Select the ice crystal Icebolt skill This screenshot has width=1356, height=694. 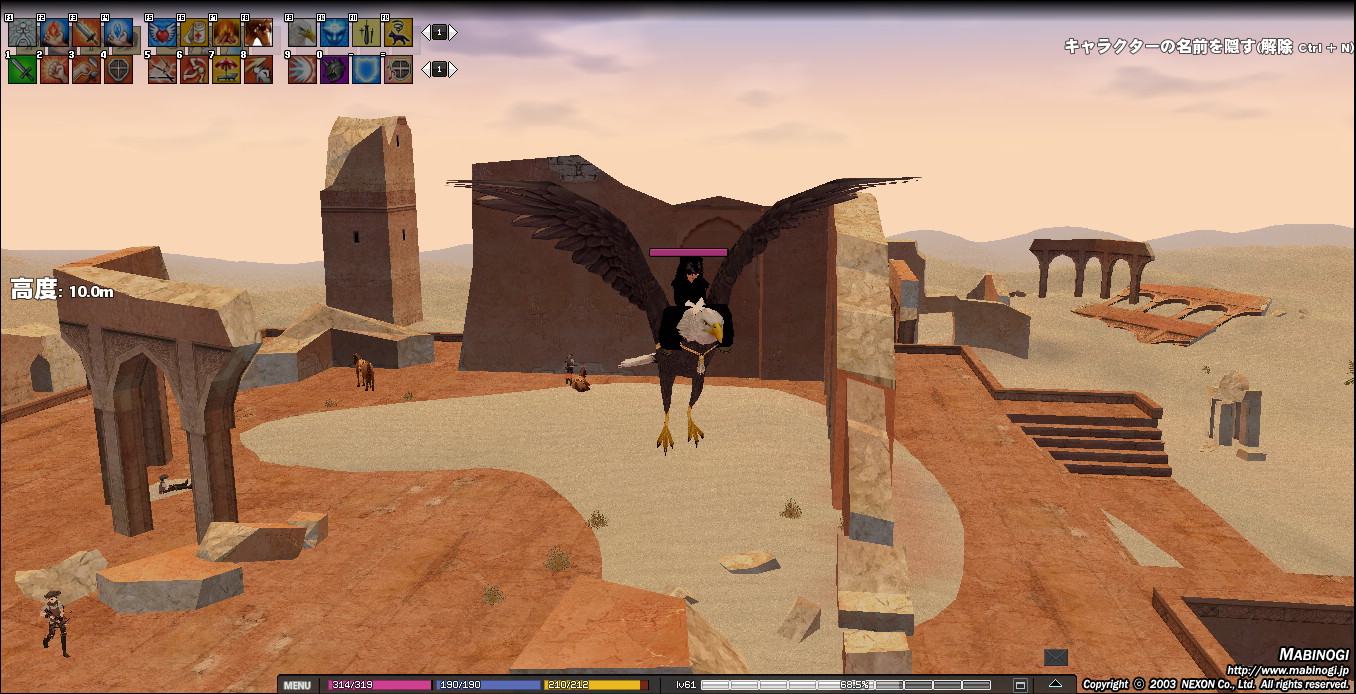pos(118,33)
